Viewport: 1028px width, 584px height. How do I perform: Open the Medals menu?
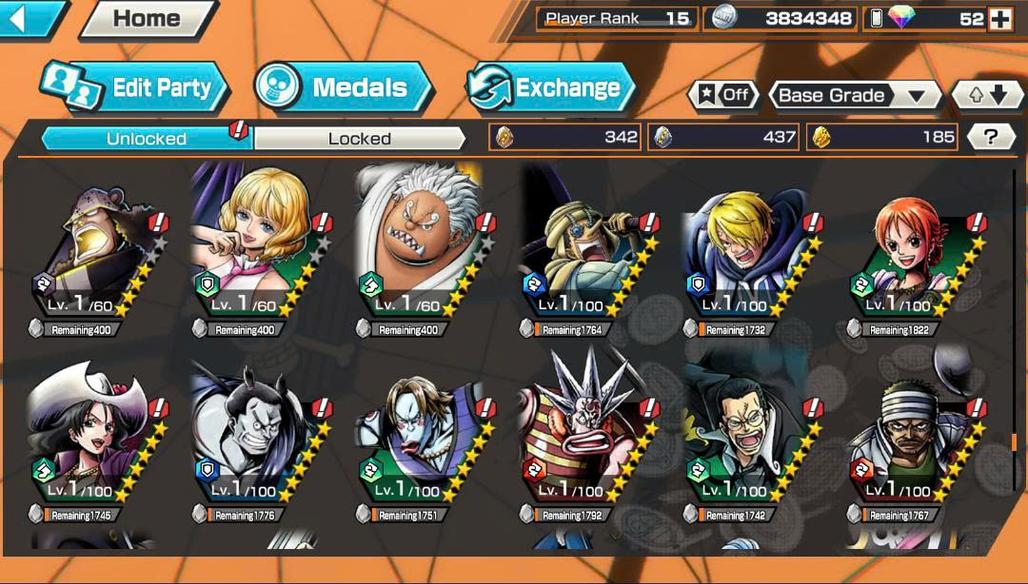click(x=343, y=87)
